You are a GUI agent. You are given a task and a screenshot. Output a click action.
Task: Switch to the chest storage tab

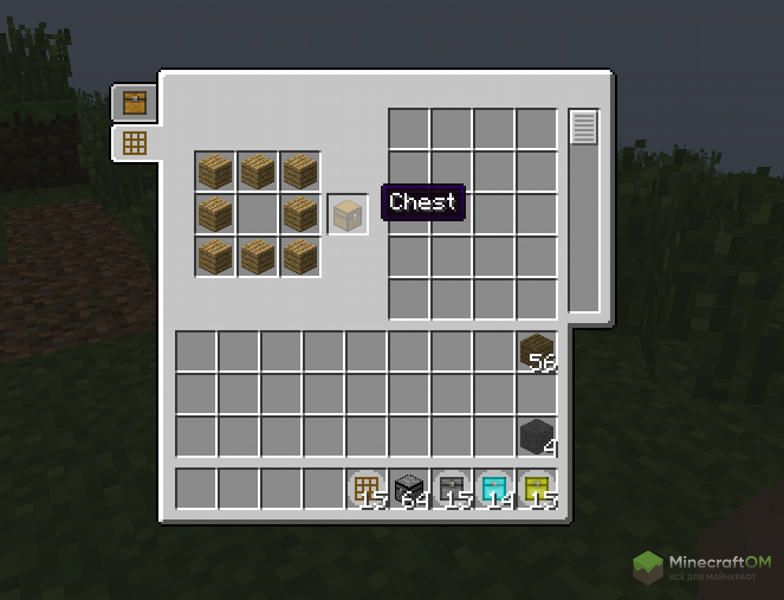[x=133, y=101]
